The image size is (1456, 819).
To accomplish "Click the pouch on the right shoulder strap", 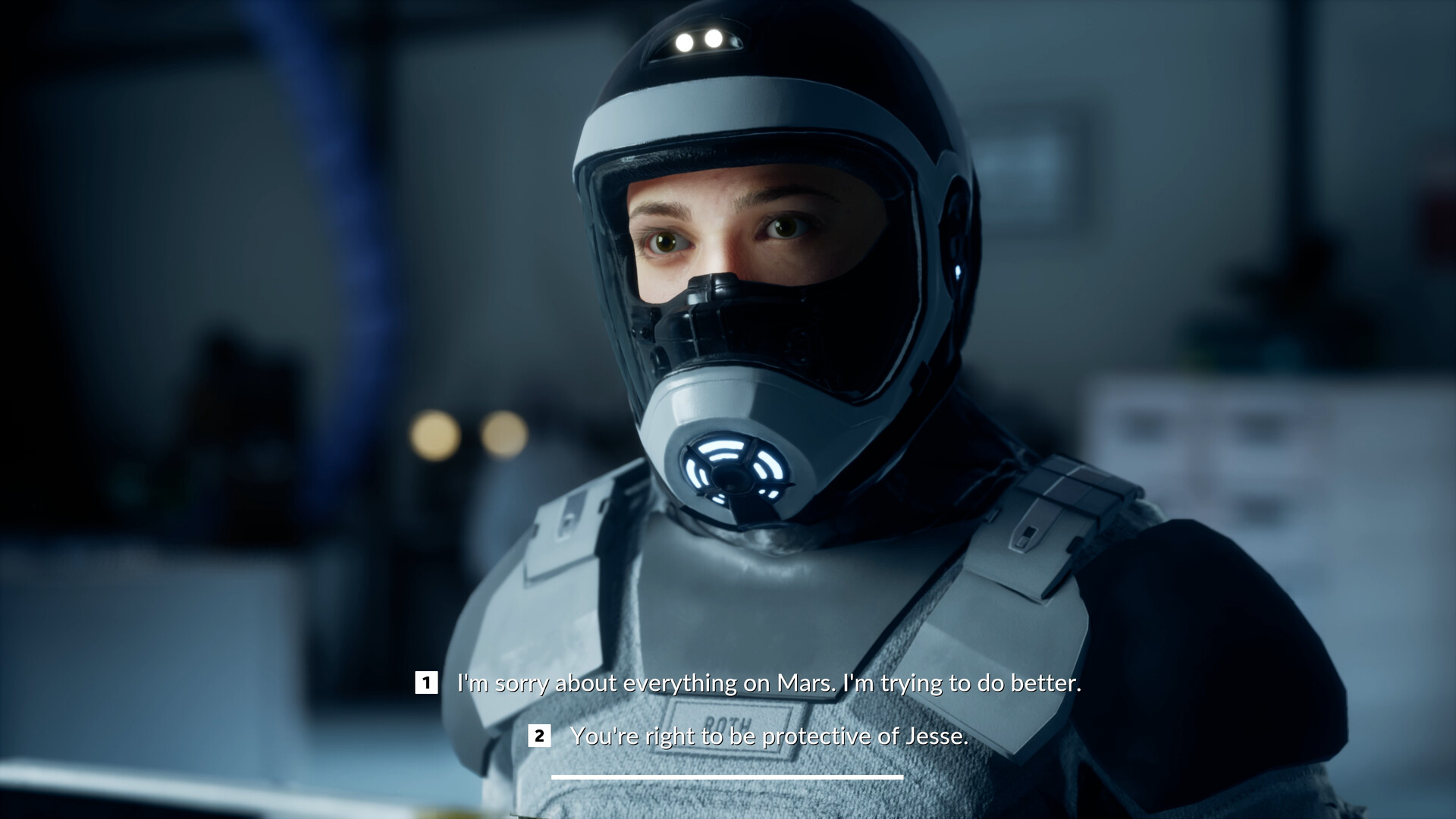I will [x=1046, y=531].
